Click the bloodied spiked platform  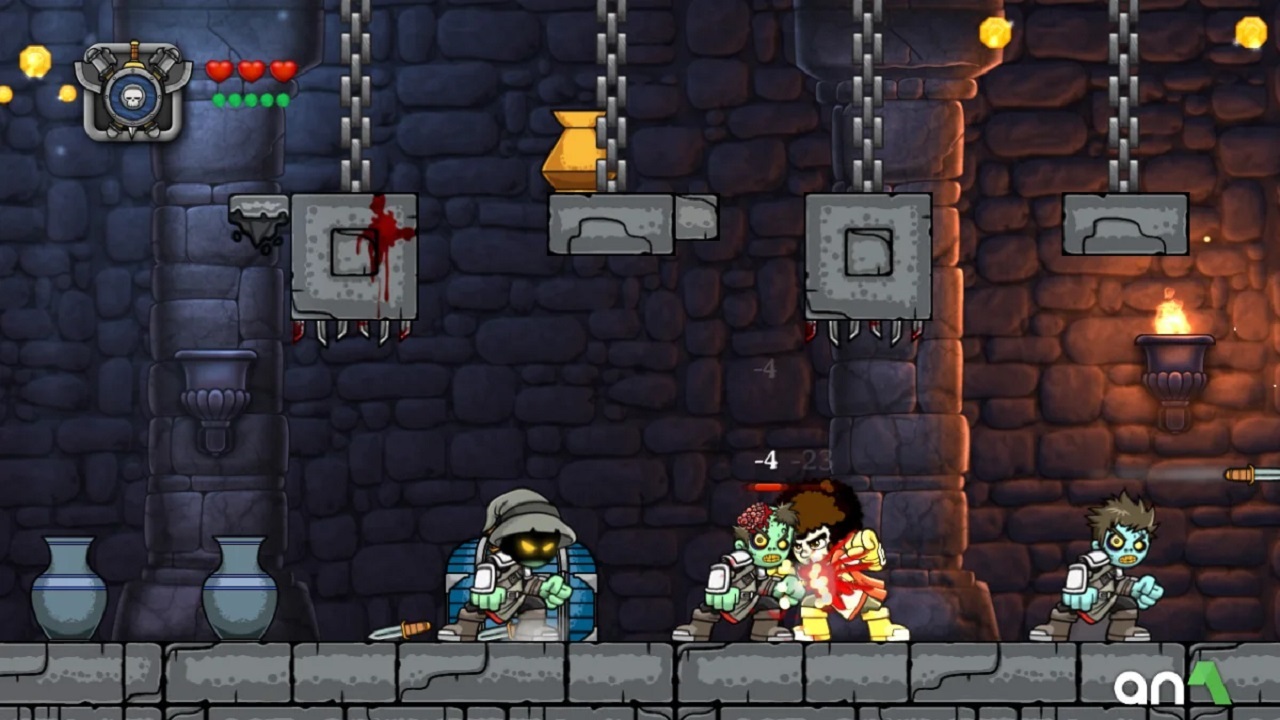(x=355, y=255)
